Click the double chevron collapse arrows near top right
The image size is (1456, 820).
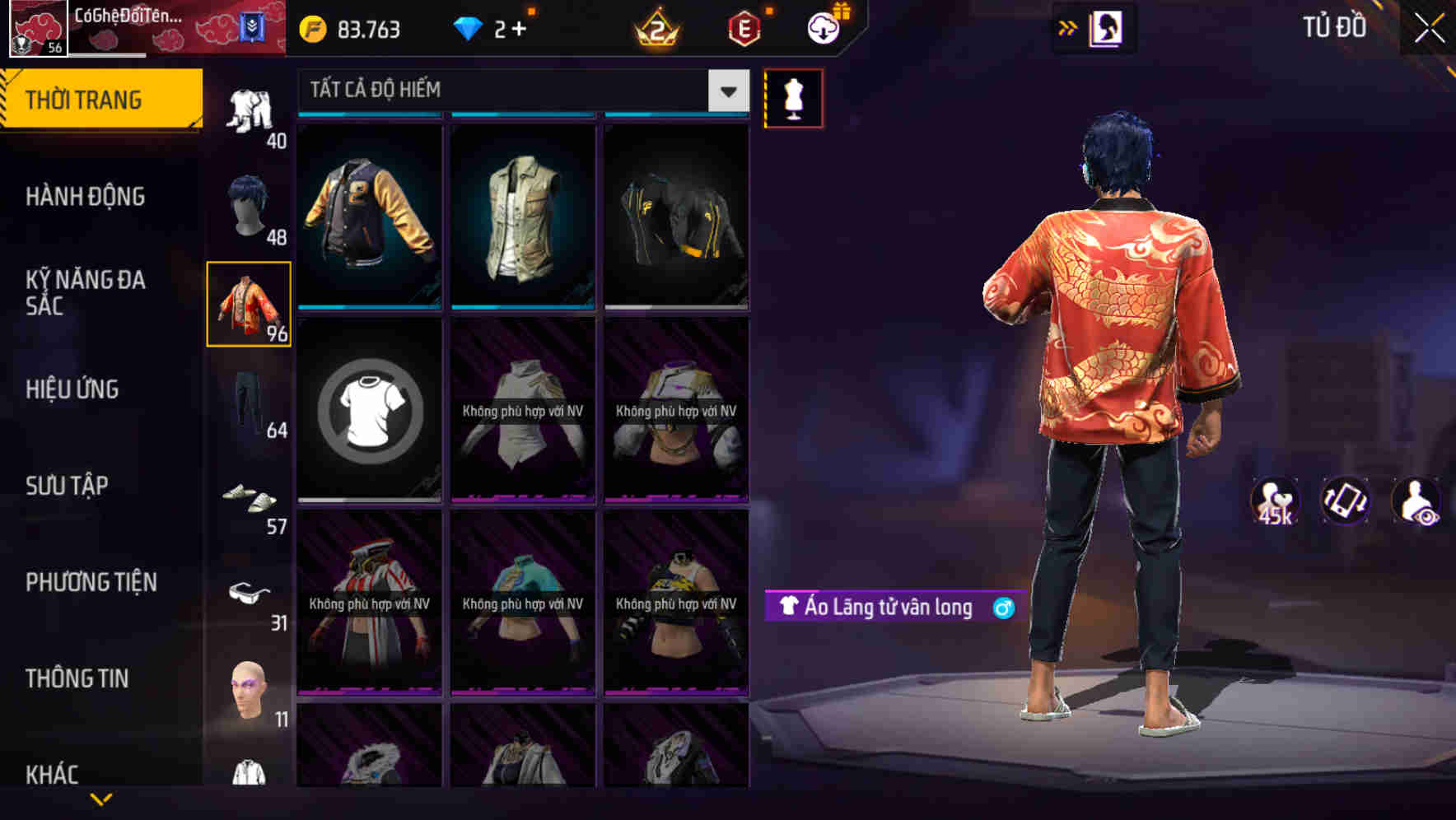tap(1066, 27)
